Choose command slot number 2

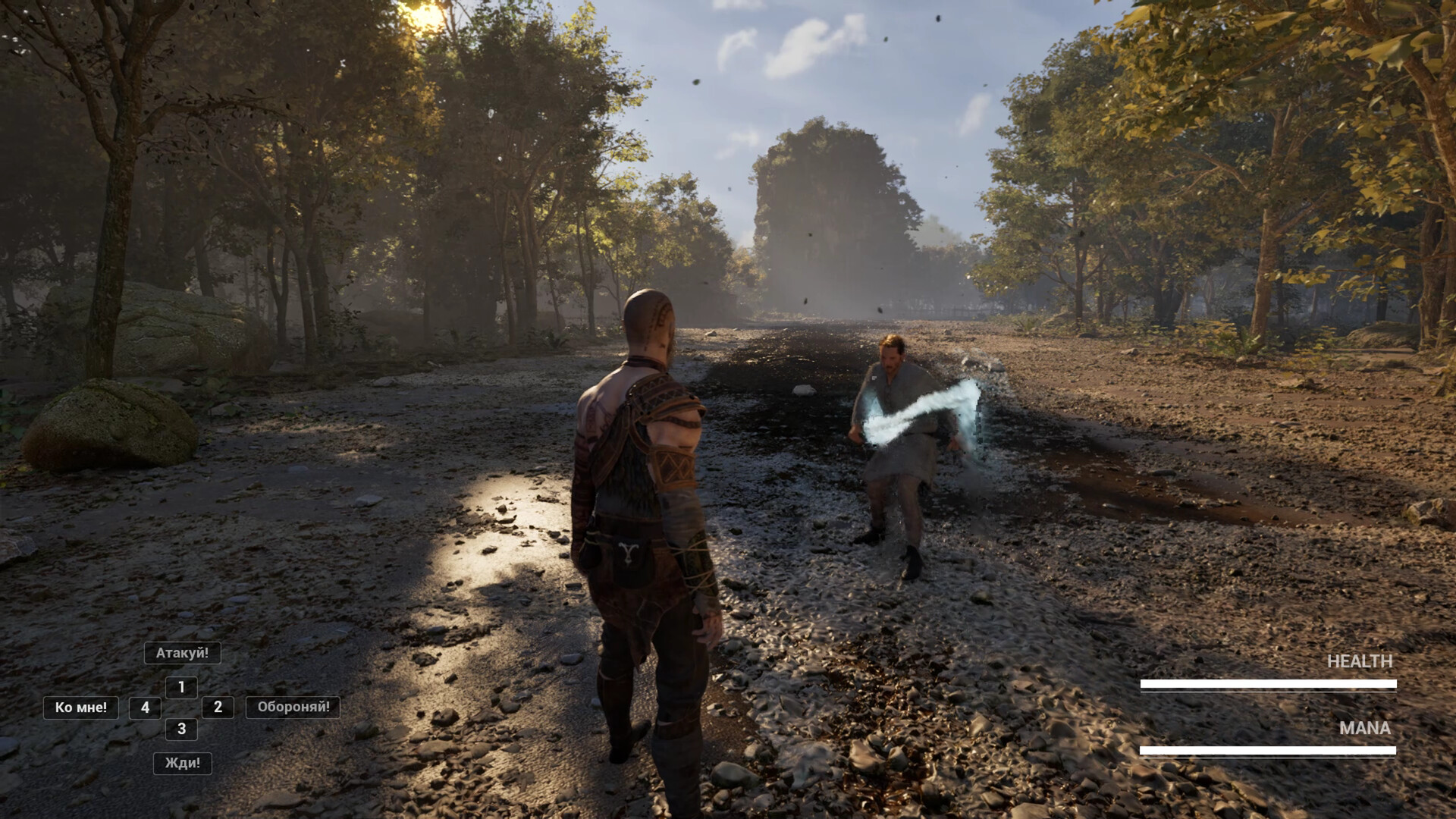pyautogui.click(x=218, y=708)
